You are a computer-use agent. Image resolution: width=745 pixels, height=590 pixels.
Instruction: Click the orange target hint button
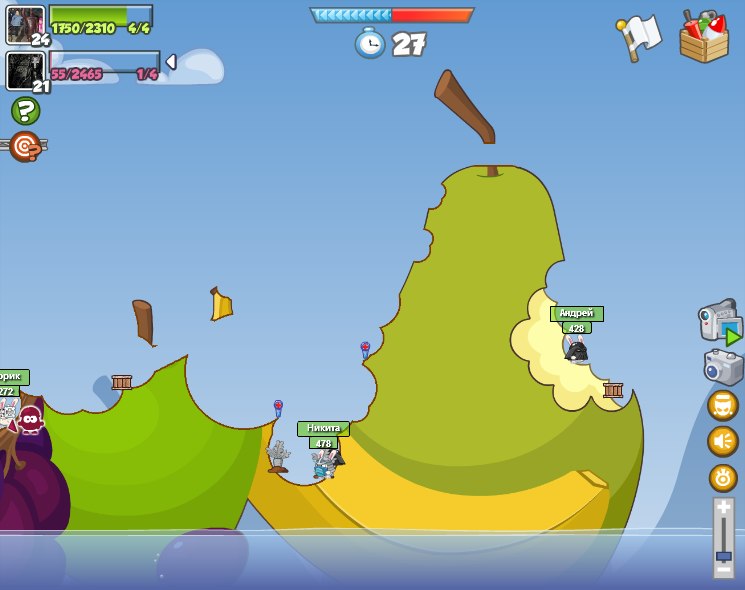(x=25, y=146)
